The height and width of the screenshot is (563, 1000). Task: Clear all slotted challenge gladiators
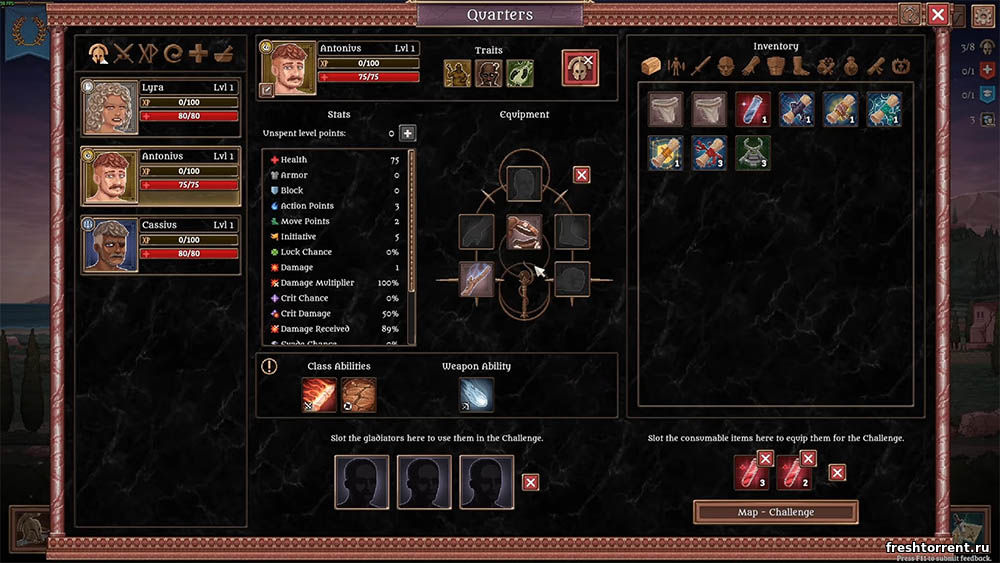tap(531, 482)
